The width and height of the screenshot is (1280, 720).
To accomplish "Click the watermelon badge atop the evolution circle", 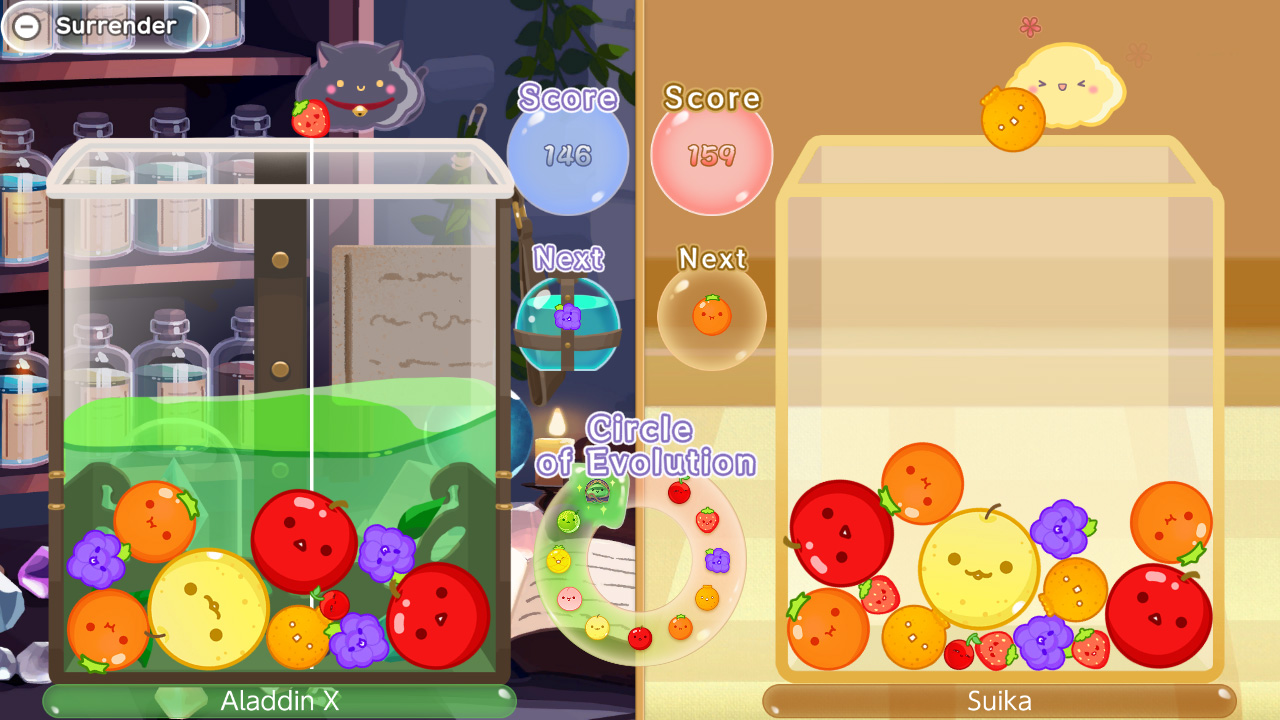I will tap(596, 494).
